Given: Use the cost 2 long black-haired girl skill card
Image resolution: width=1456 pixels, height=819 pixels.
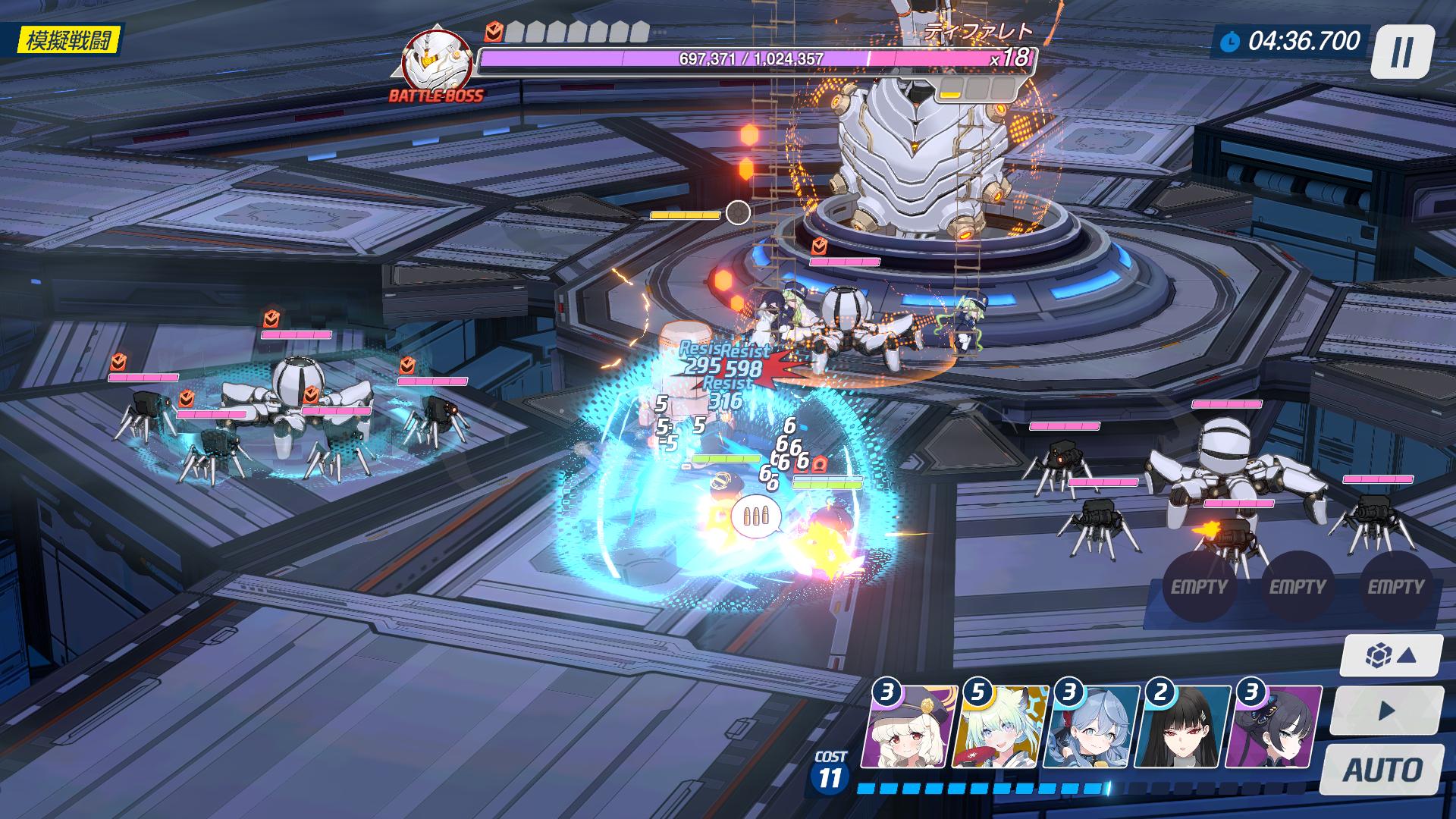Looking at the screenshot, I should tap(1184, 729).
